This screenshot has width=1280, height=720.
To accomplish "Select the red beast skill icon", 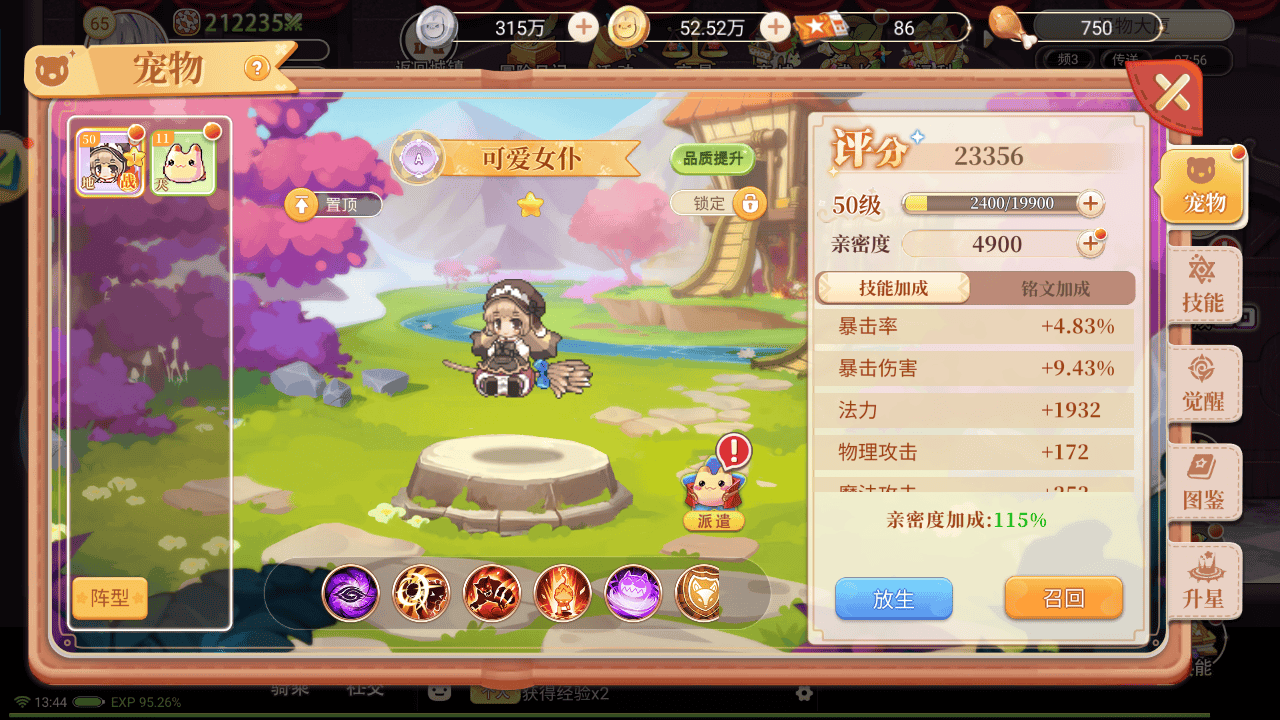I will point(491,592).
